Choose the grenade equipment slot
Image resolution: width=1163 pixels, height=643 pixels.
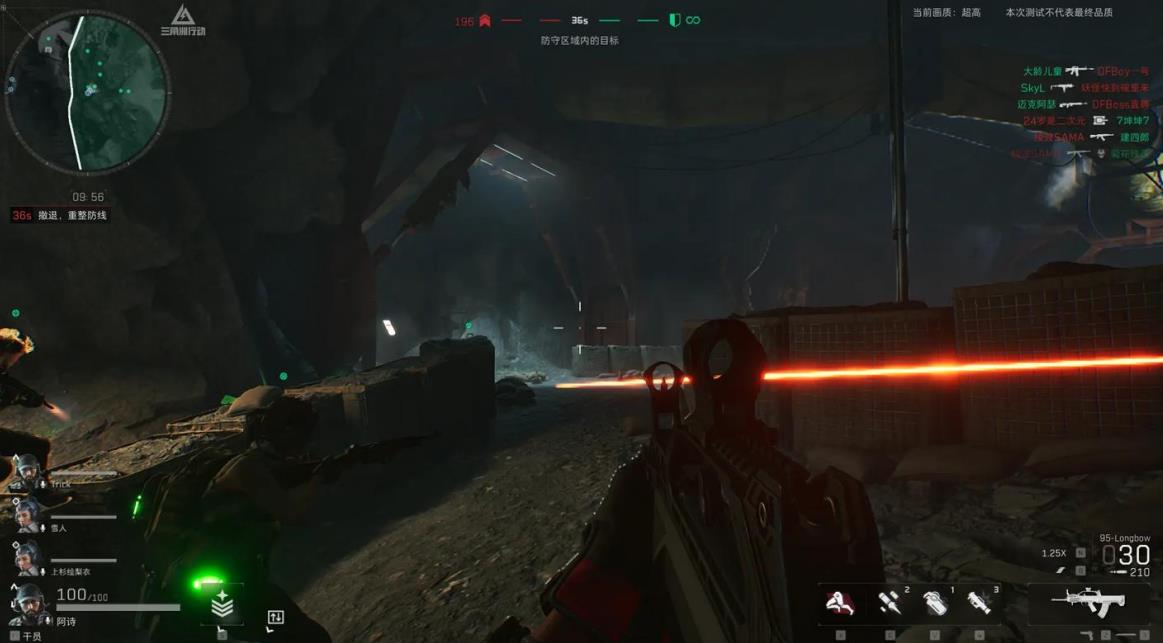point(934,603)
